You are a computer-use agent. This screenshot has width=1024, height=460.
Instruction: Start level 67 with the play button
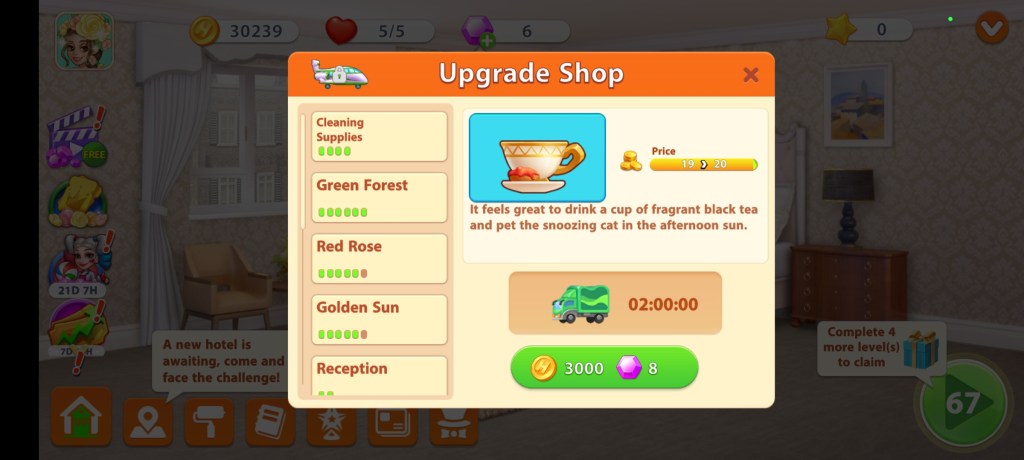pyautogui.click(x=963, y=403)
